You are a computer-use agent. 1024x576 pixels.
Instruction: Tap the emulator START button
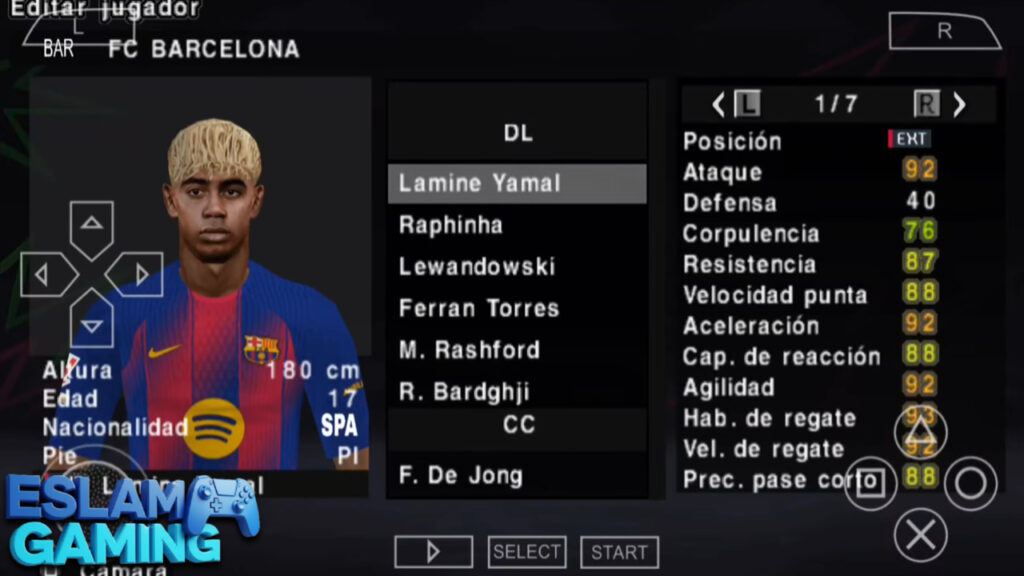(x=619, y=552)
